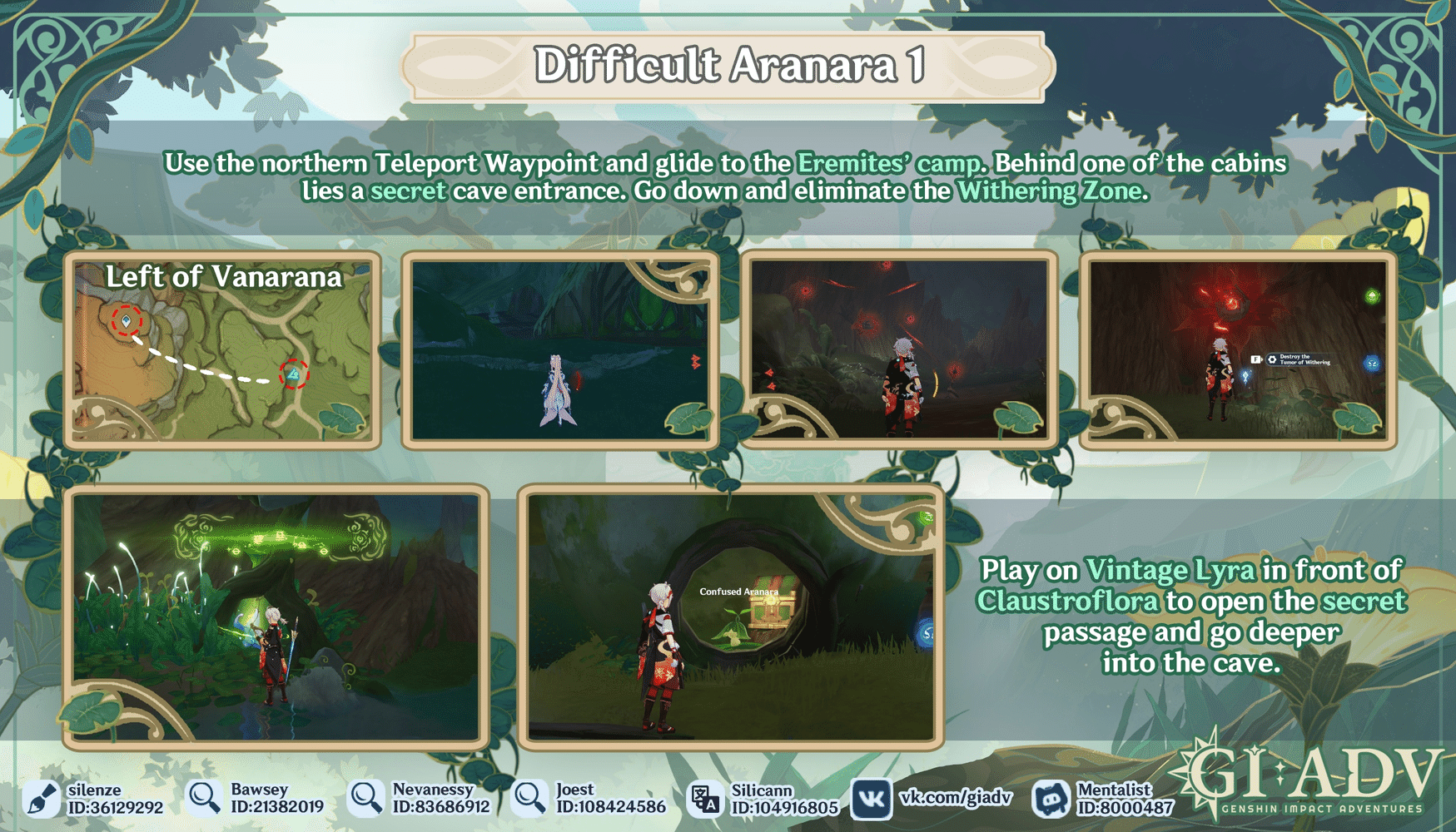Open the vk.com/giadv link
Screen dimensions: 1456x832
point(956,799)
